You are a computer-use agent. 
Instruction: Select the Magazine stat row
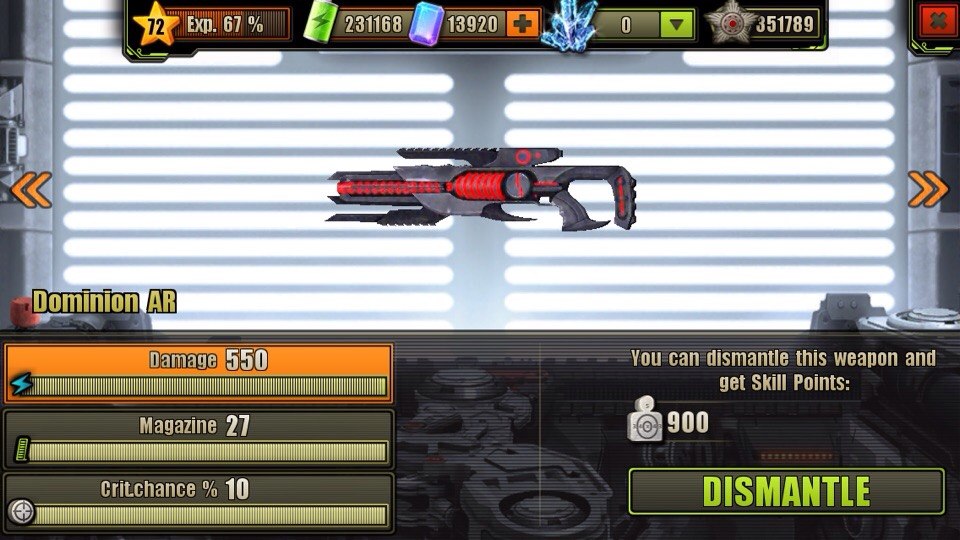pos(198,438)
